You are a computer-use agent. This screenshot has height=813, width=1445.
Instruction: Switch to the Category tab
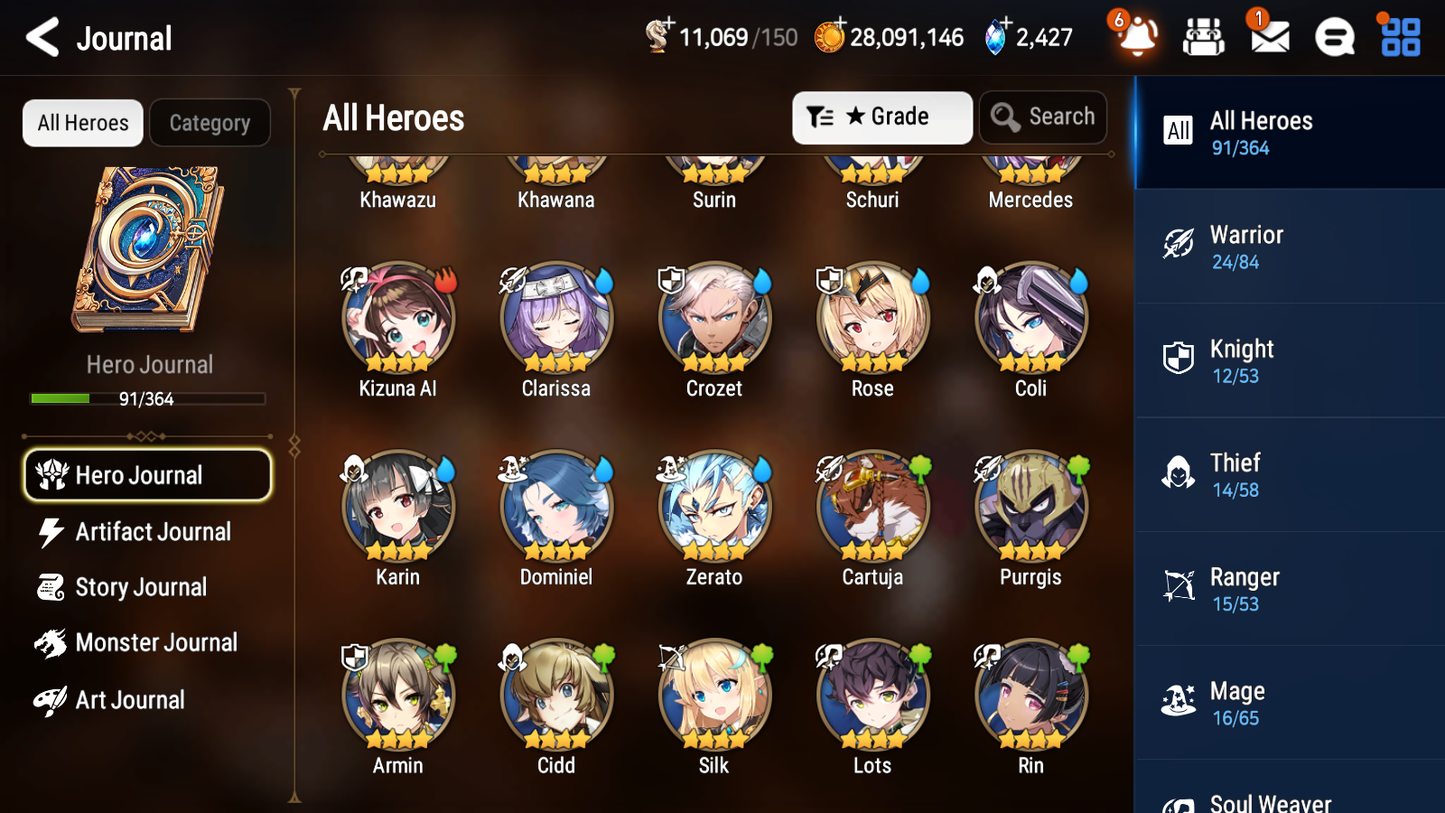click(210, 122)
